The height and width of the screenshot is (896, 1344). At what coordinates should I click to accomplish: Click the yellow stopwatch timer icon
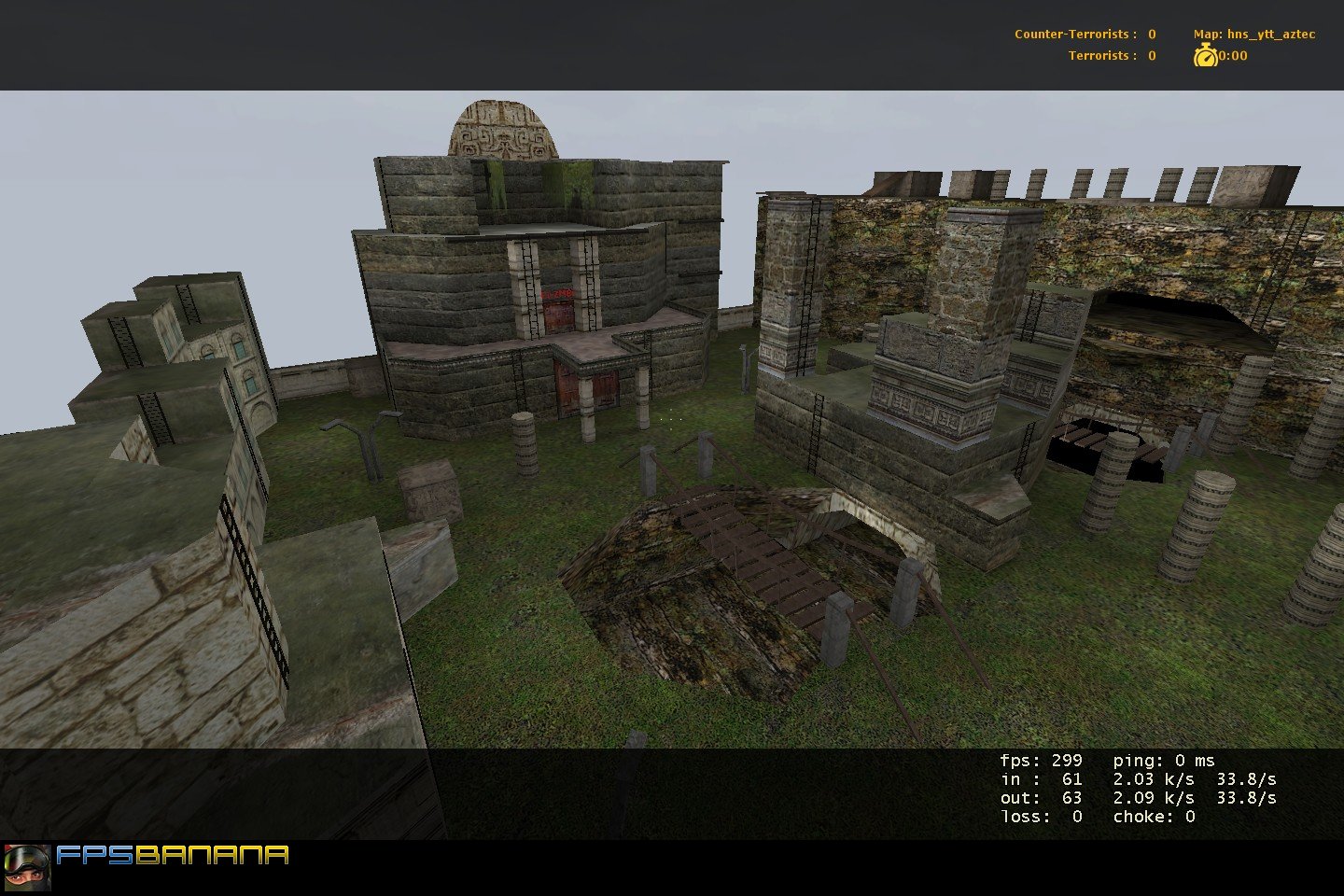point(1205,55)
